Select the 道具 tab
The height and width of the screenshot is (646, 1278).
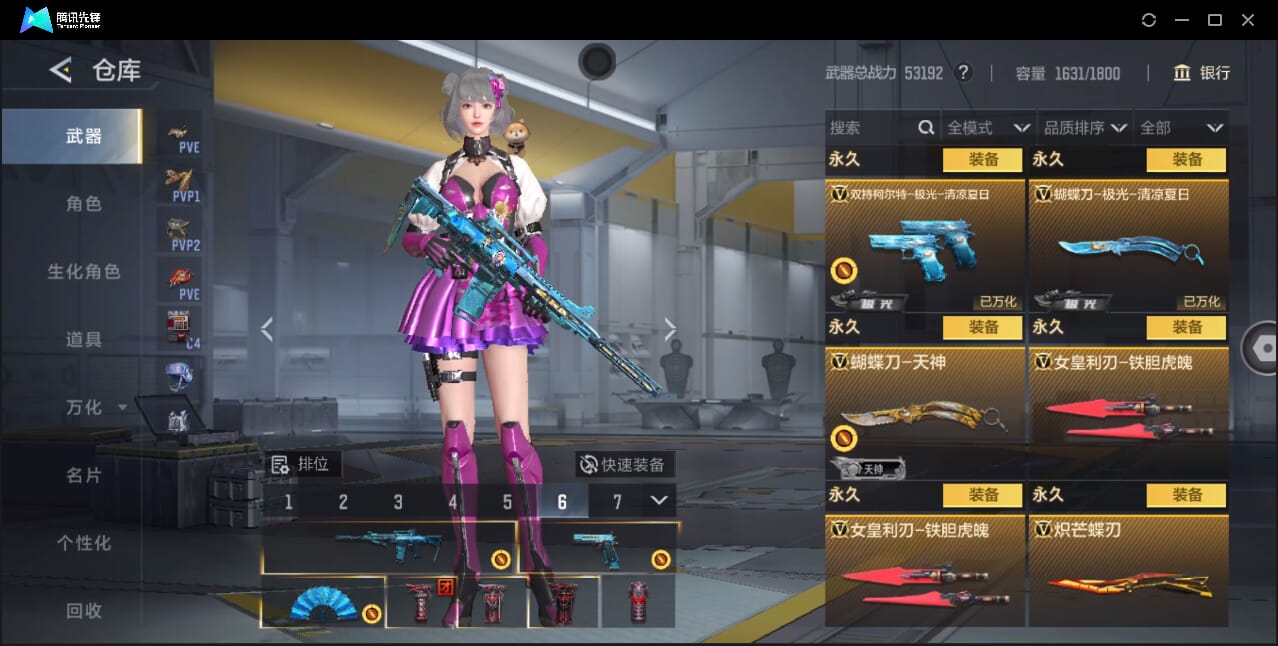(x=84, y=340)
